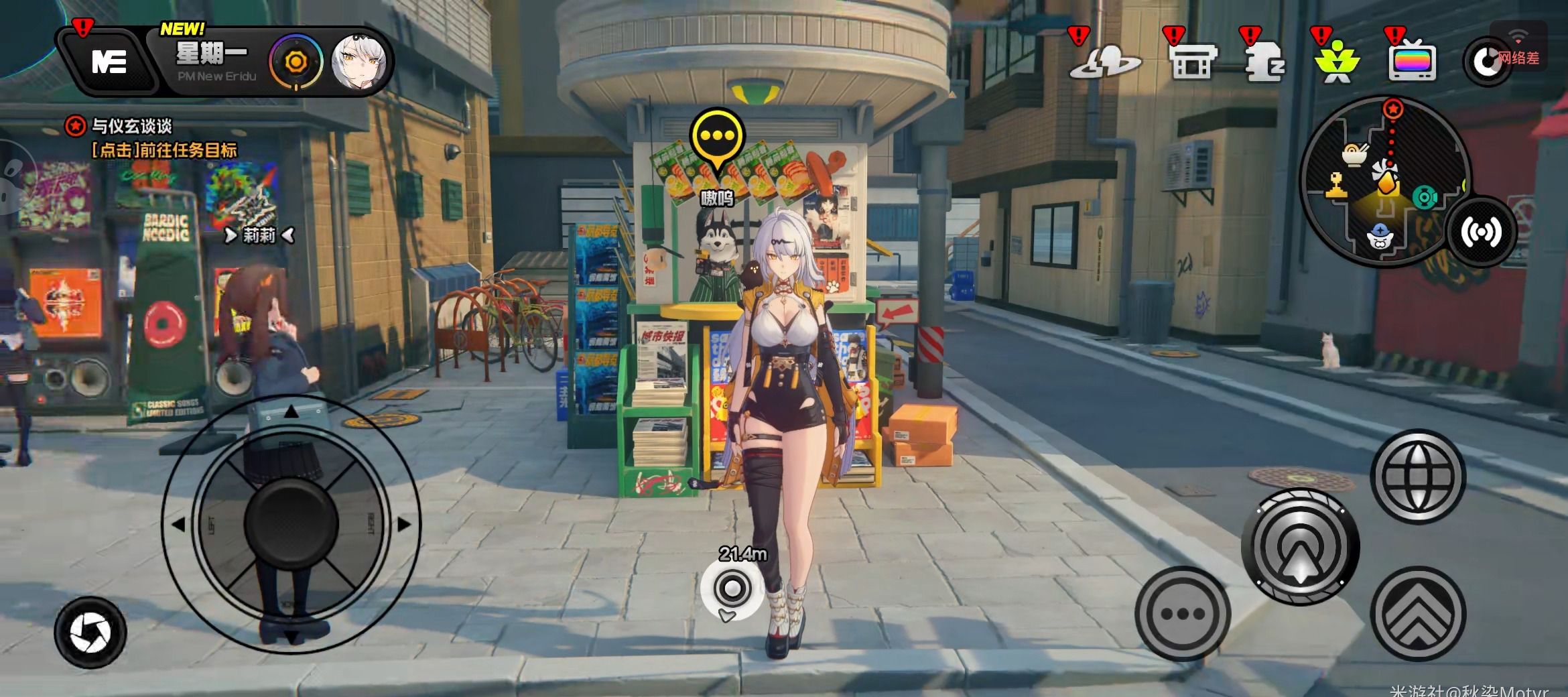Tap the large central arrow action button
Screen dimensions: 1568x697
[x=1300, y=546]
